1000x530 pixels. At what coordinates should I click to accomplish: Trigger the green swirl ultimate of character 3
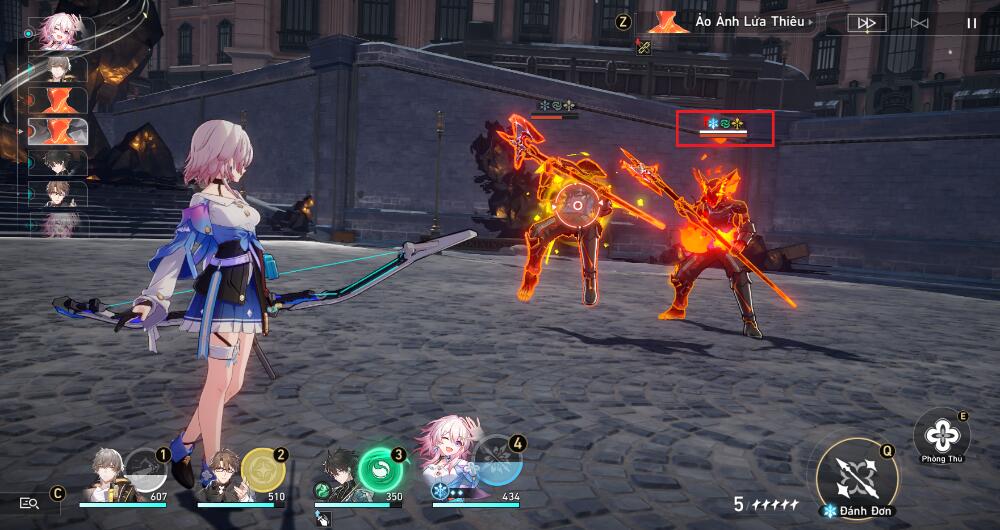click(380, 468)
